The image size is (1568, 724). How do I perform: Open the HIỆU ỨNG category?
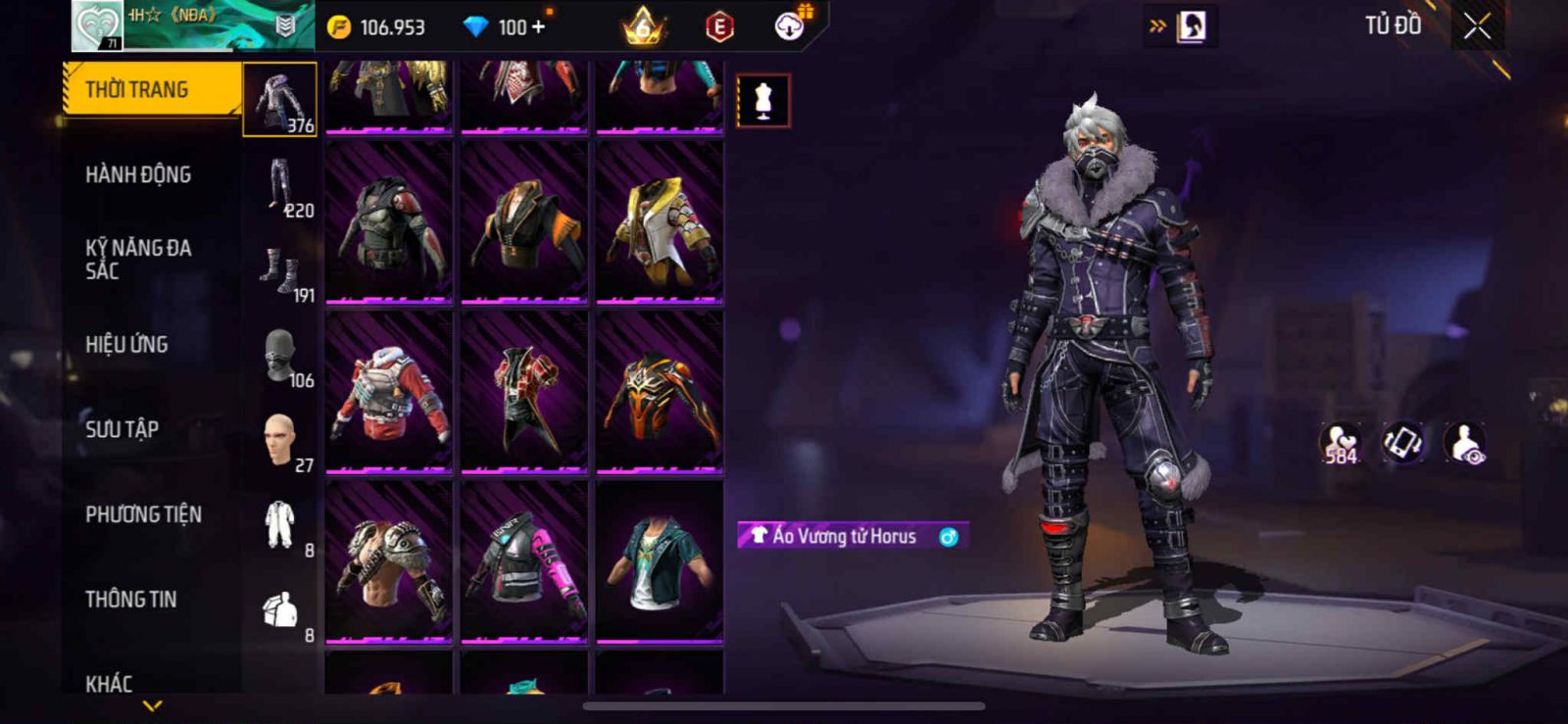(126, 345)
